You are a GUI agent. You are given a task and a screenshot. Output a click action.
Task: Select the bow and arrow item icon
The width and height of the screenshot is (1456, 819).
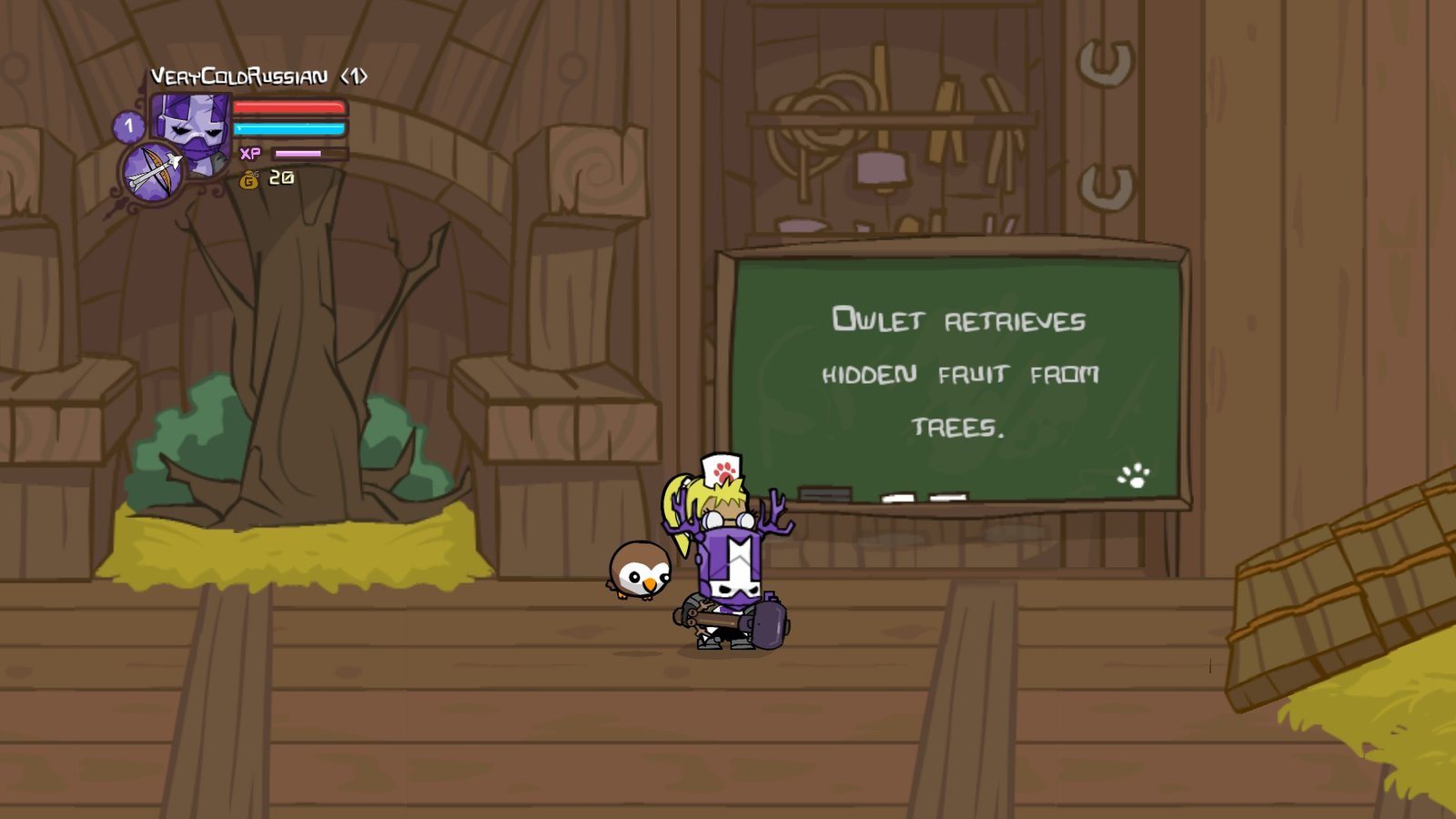click(152, 171)
